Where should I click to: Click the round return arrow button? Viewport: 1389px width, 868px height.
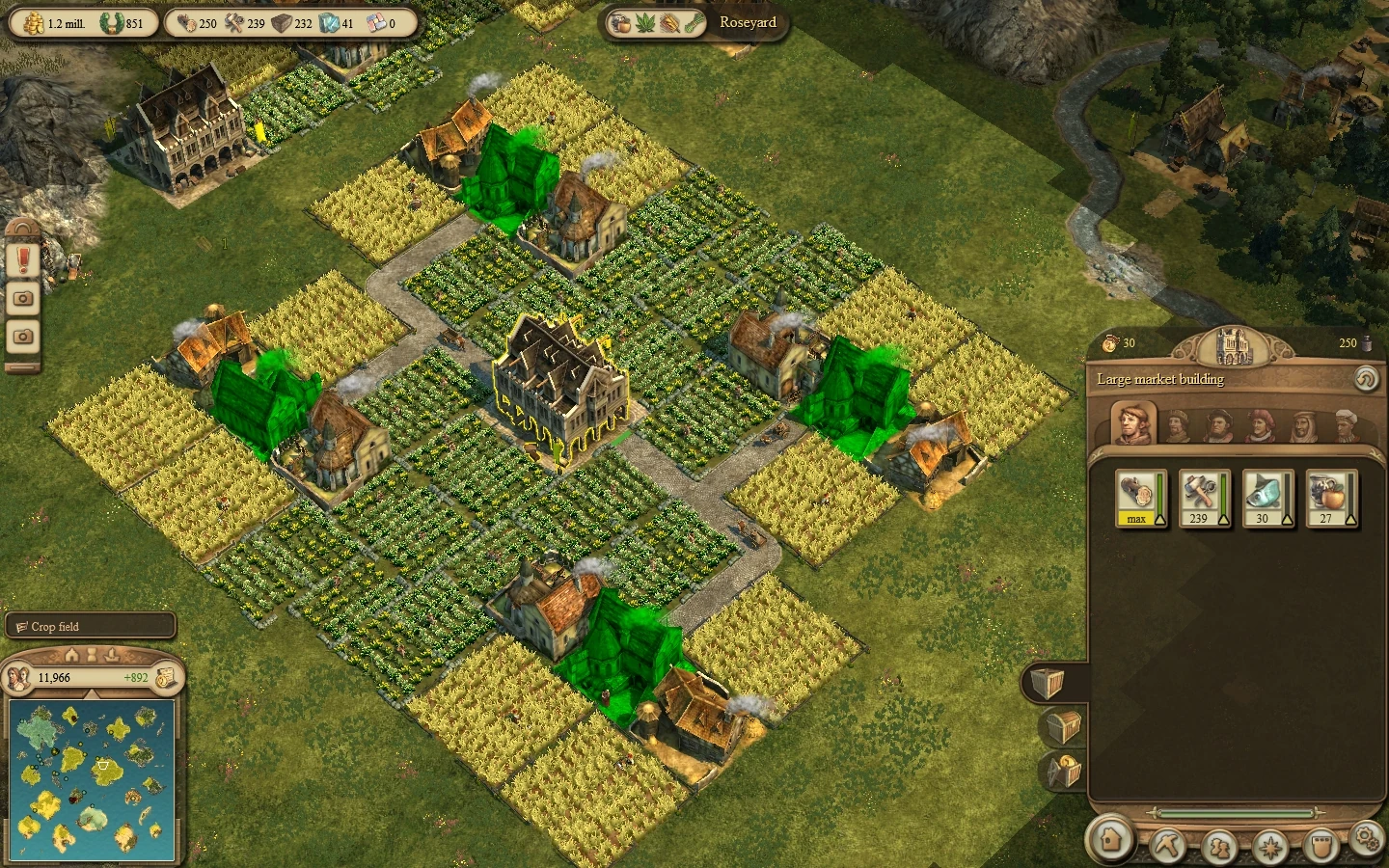click(x=1366, y=379)
